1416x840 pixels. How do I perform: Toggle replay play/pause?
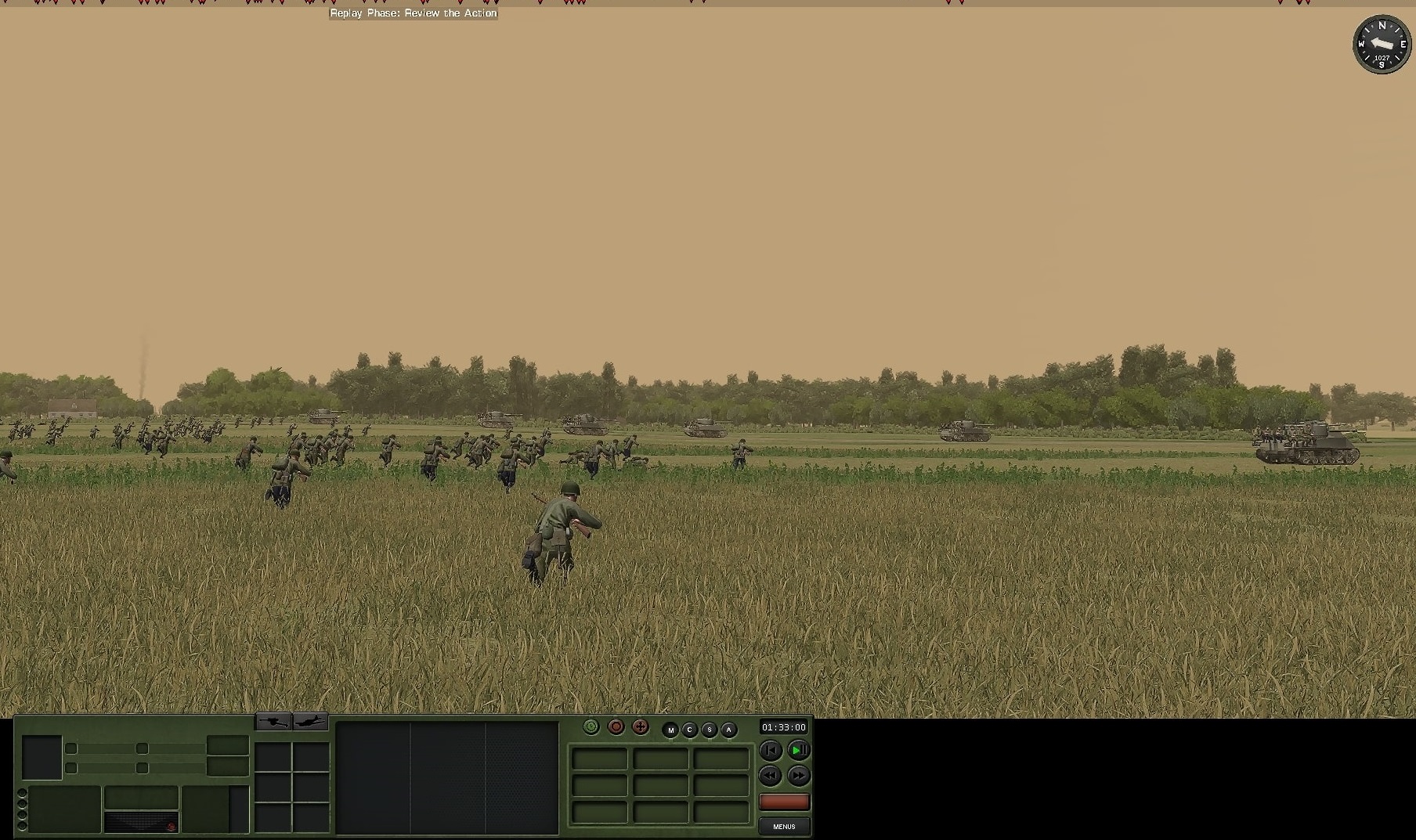pos(798,750)
